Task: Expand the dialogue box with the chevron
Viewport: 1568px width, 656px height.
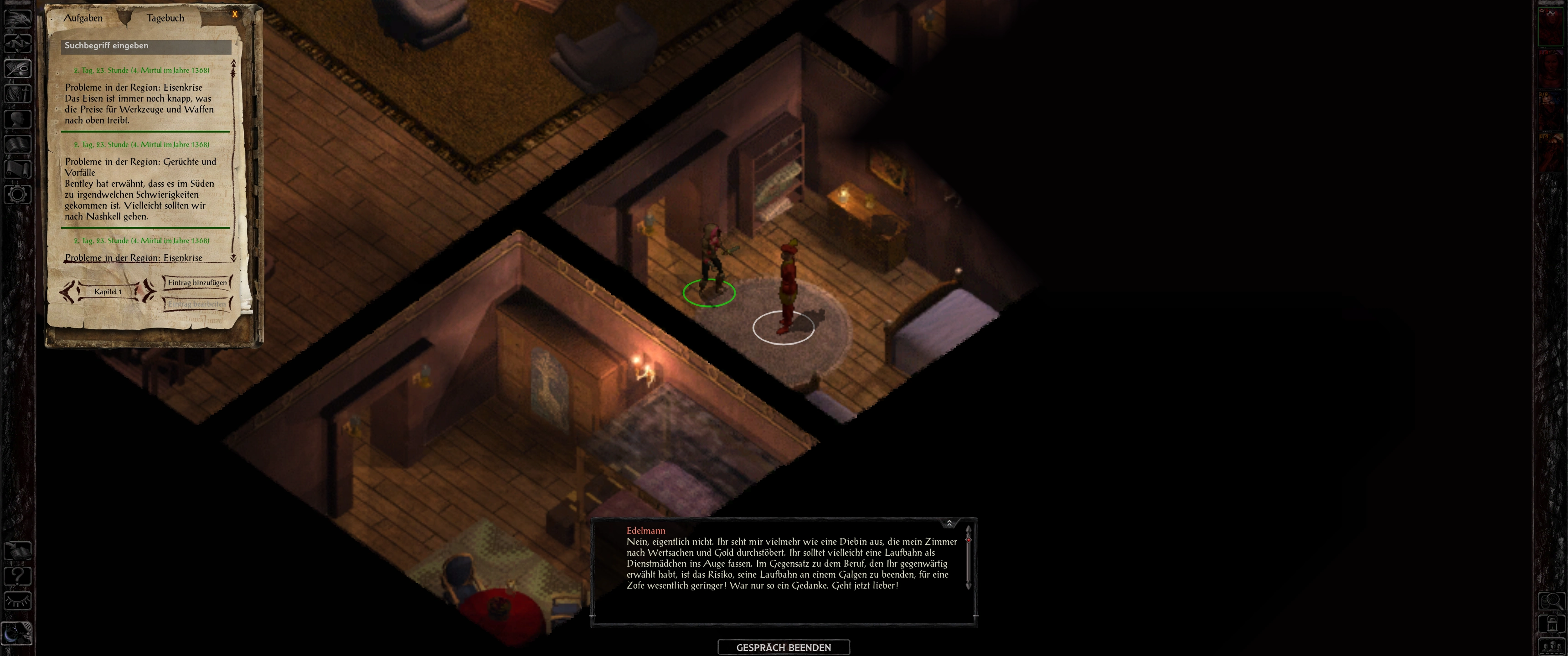Action: click(949, 523)
